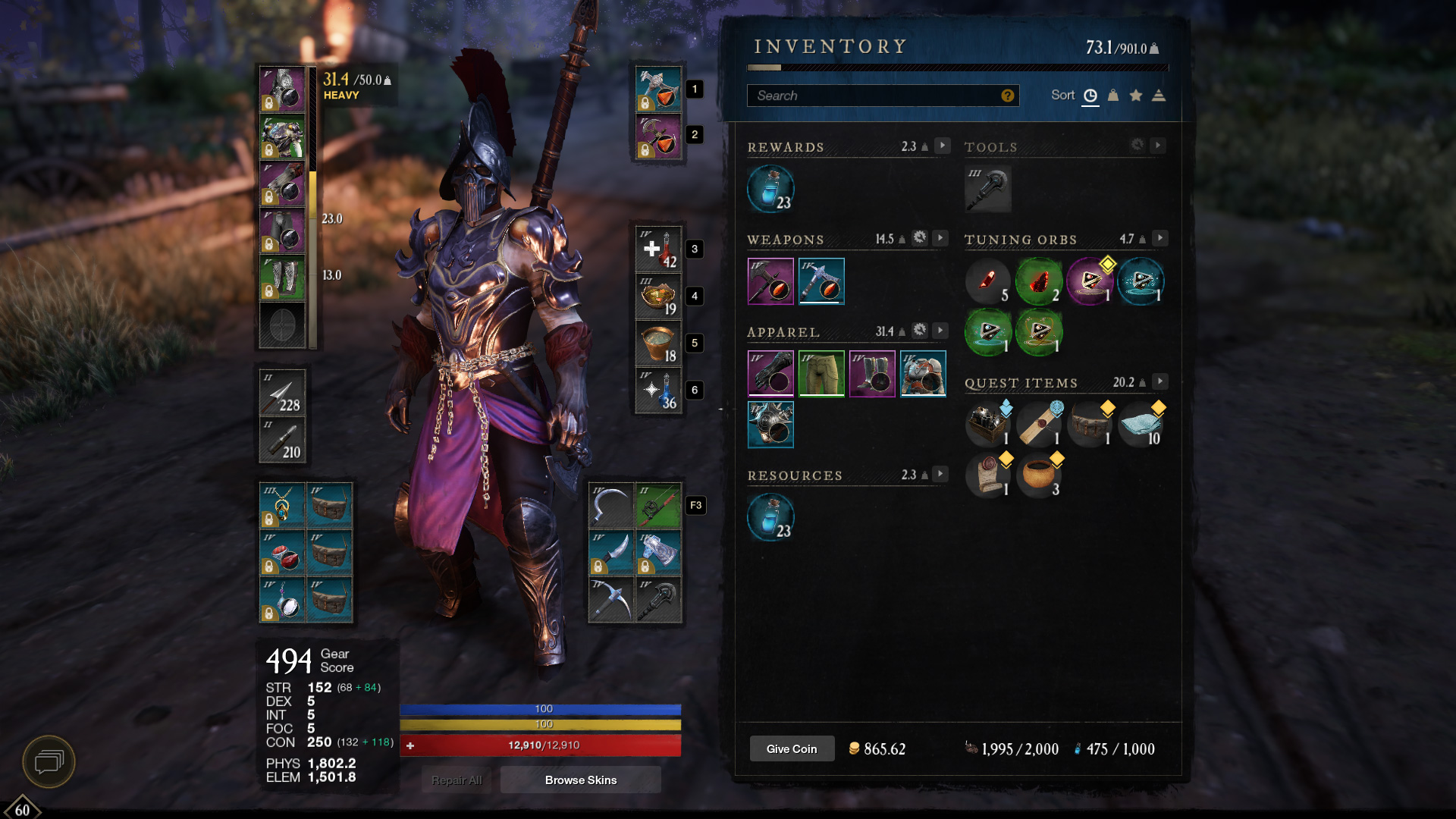The image size is (1456, 819).
Task: Select the mana potion quickslot with 36
Action: click(x=658, y=391)
